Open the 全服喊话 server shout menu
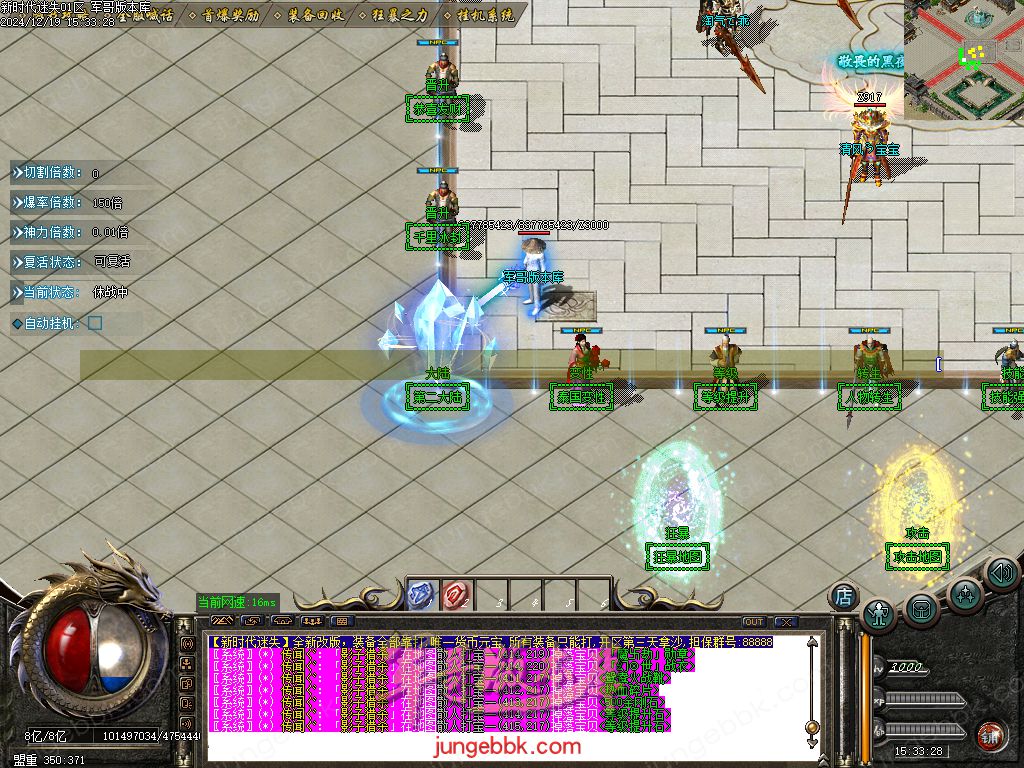 pyautogui.click(x=146, y=15)
